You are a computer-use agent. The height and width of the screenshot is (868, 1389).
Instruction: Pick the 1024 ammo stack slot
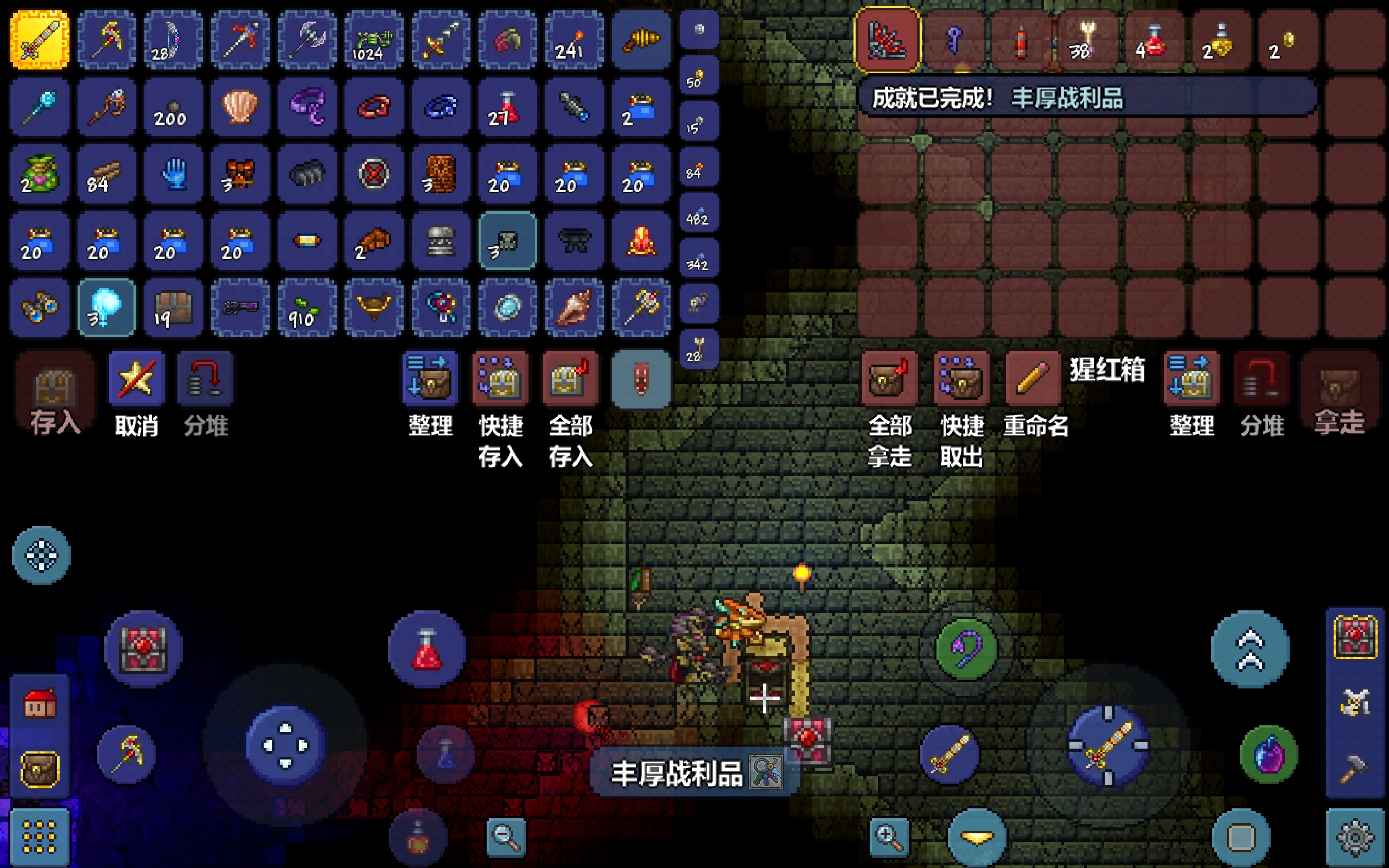pyautogui.click(x=374, y=40)
